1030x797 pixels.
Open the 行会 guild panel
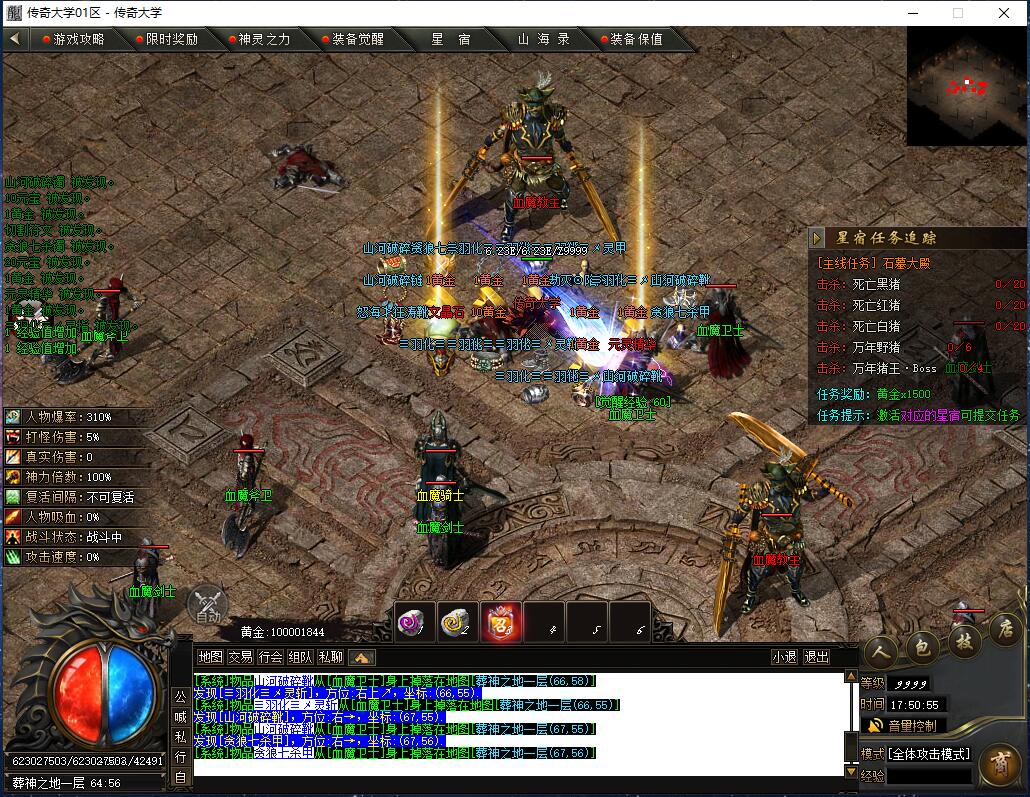pyautogui.click(x=270, y=657)
